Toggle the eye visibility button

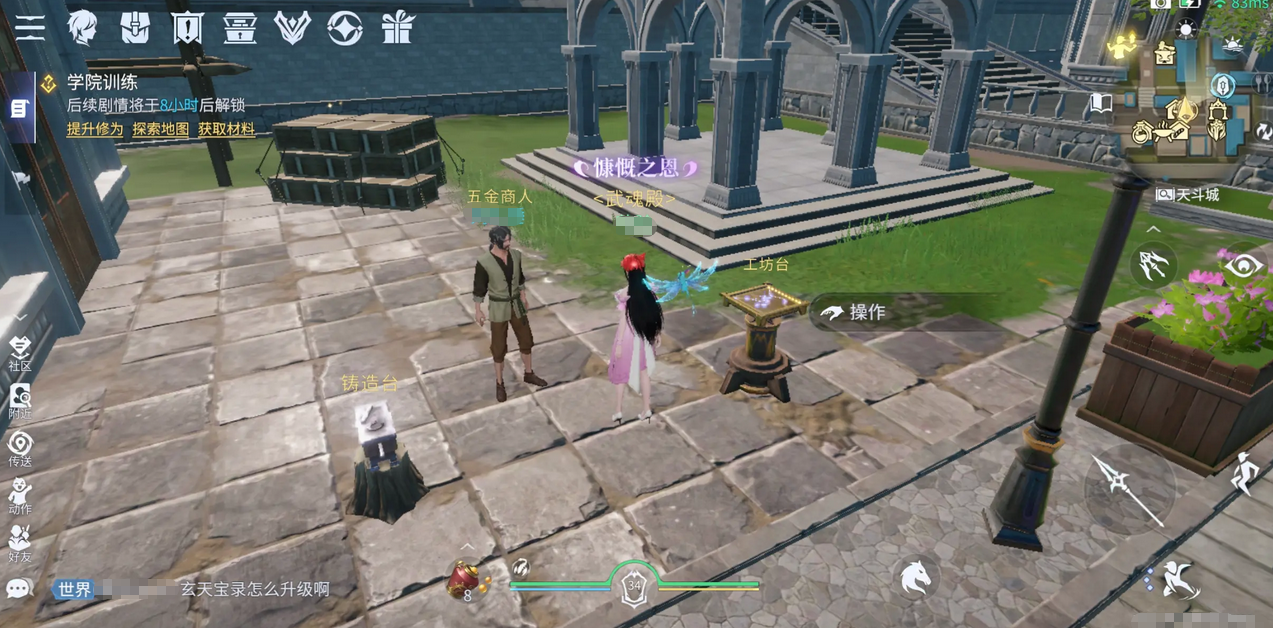(x=1243, y=266)
